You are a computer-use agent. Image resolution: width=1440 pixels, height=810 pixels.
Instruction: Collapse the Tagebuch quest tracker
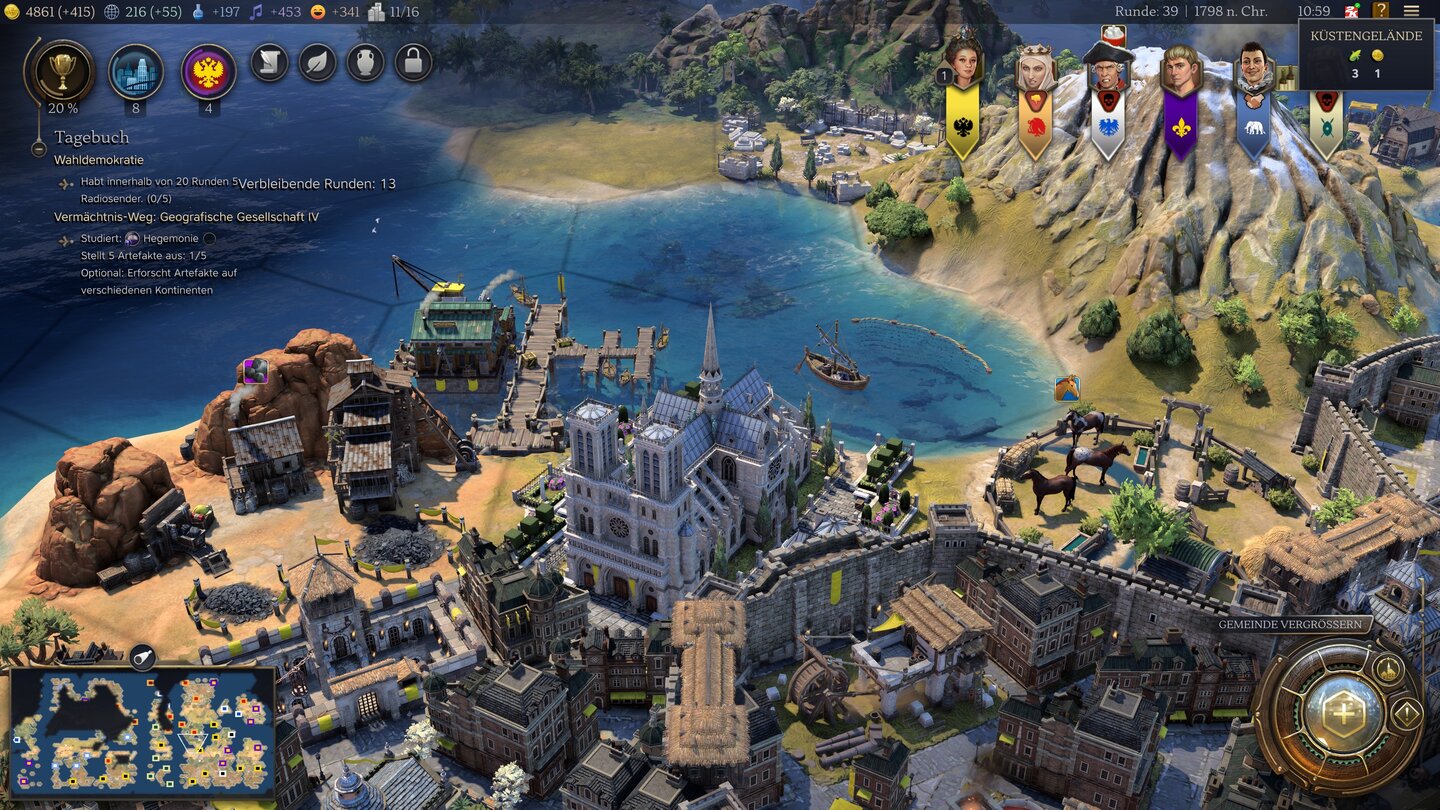coord(39,148)
